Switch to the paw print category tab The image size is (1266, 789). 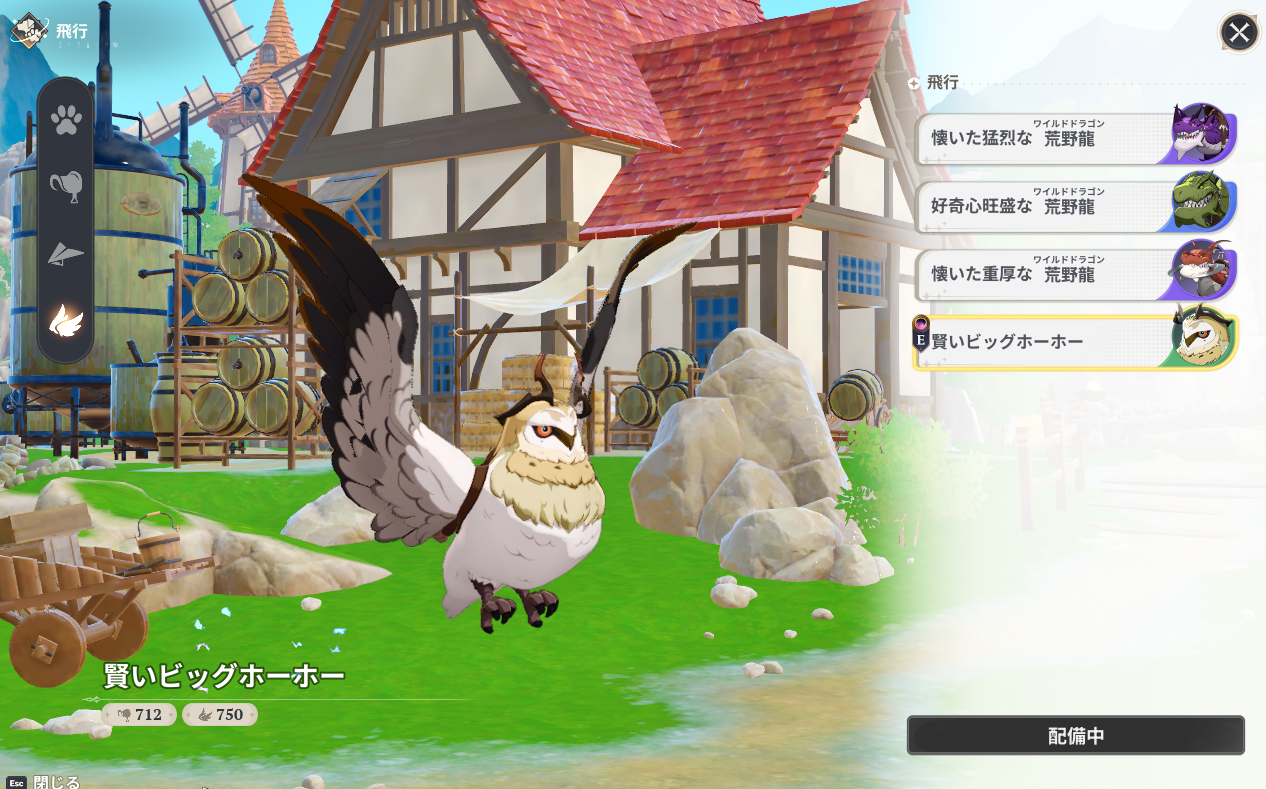click(66, 121)
